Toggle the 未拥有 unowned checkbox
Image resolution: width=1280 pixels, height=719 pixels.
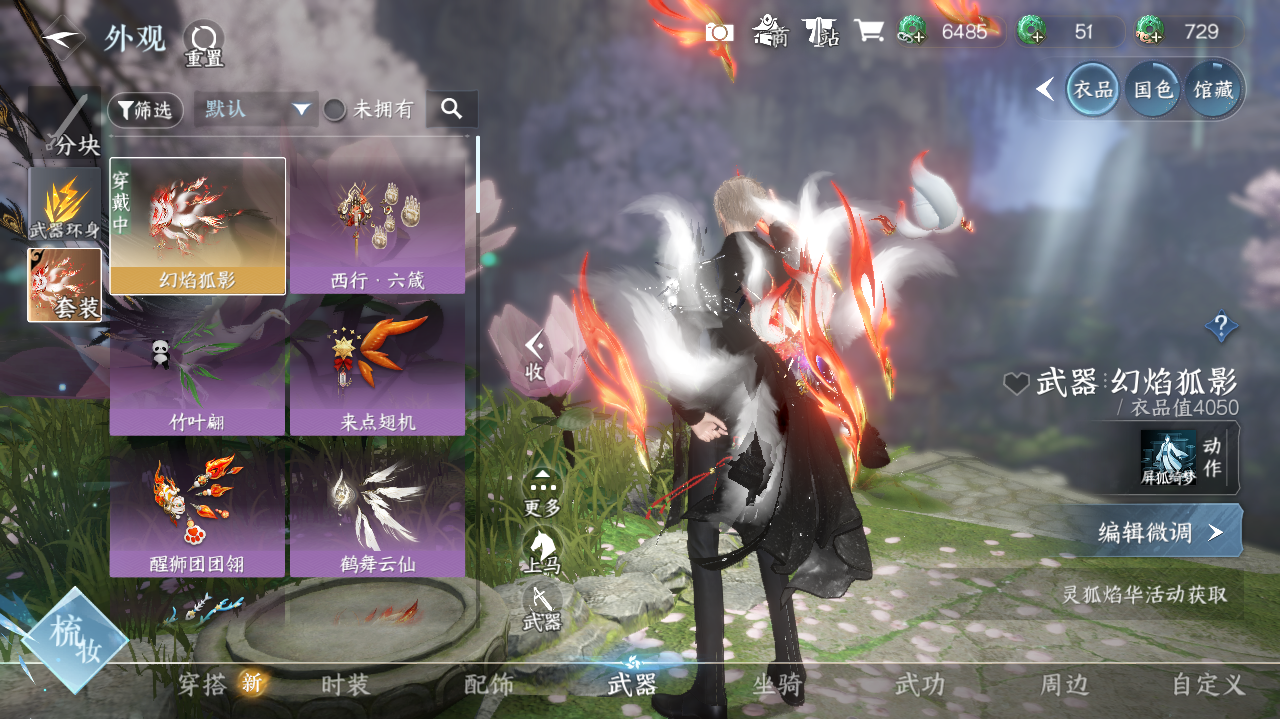pos(334,110)
